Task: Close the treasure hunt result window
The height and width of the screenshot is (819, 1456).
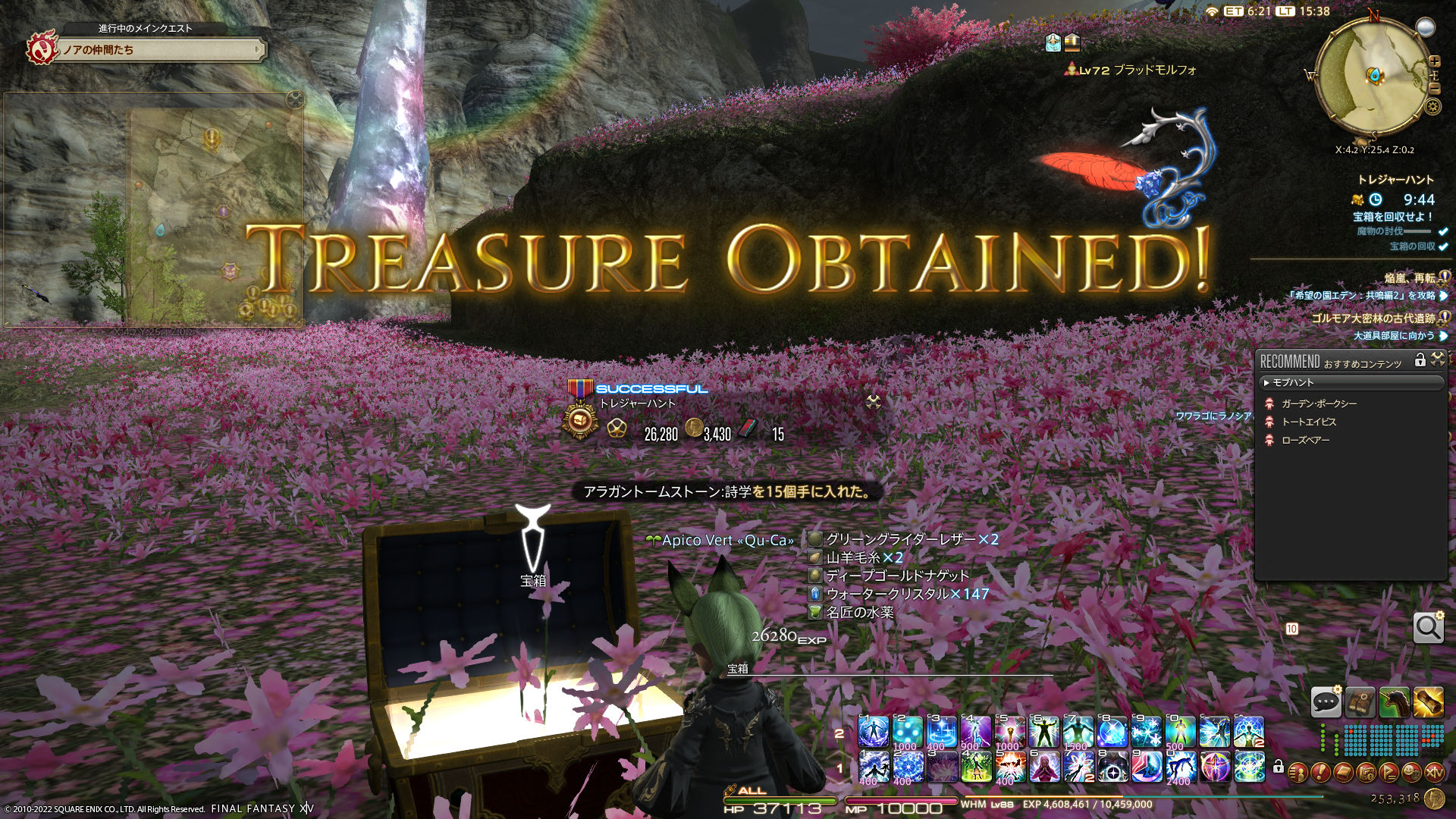Action: pyautogui.click(x=874, y=402)
